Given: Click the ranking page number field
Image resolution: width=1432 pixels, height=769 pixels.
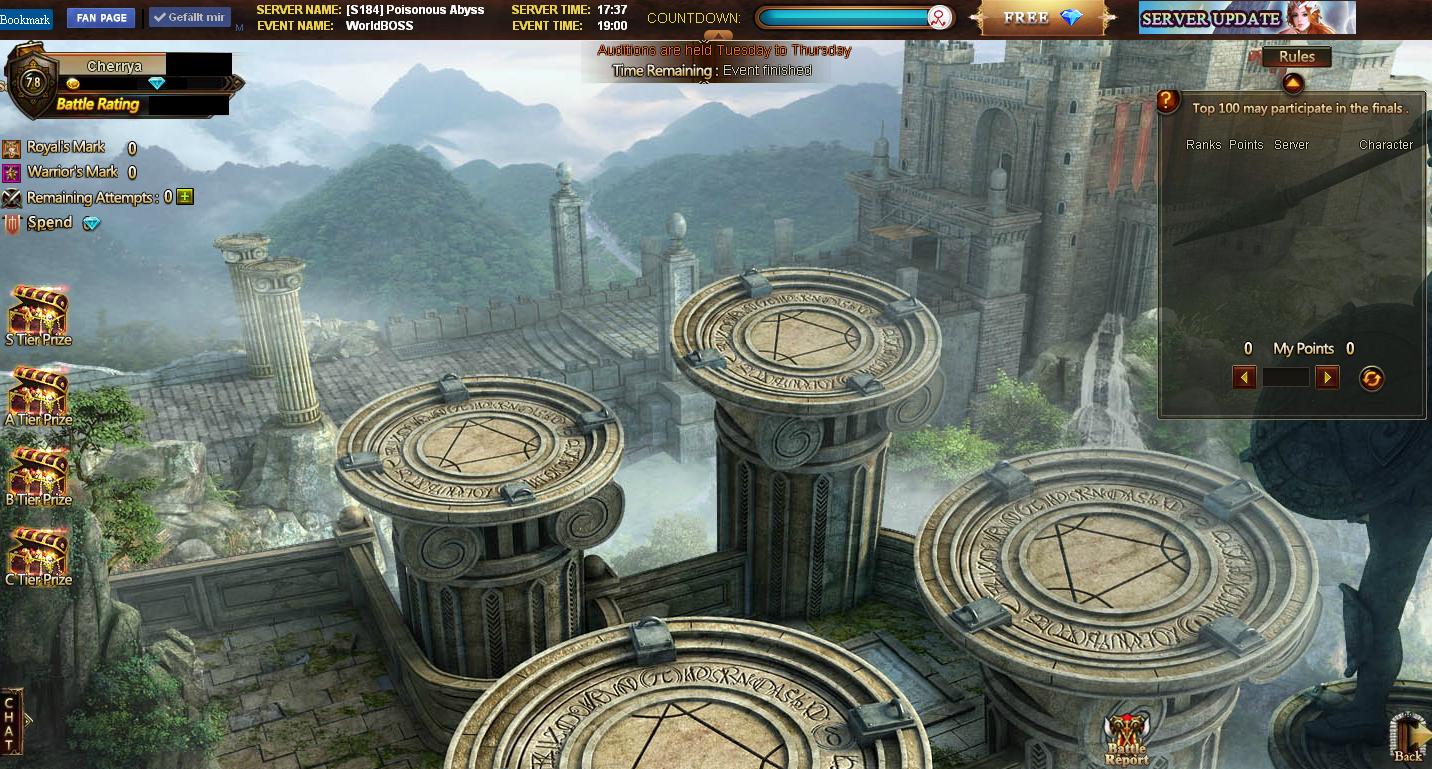Looking at the screenshot, I should coord(1286,377).
